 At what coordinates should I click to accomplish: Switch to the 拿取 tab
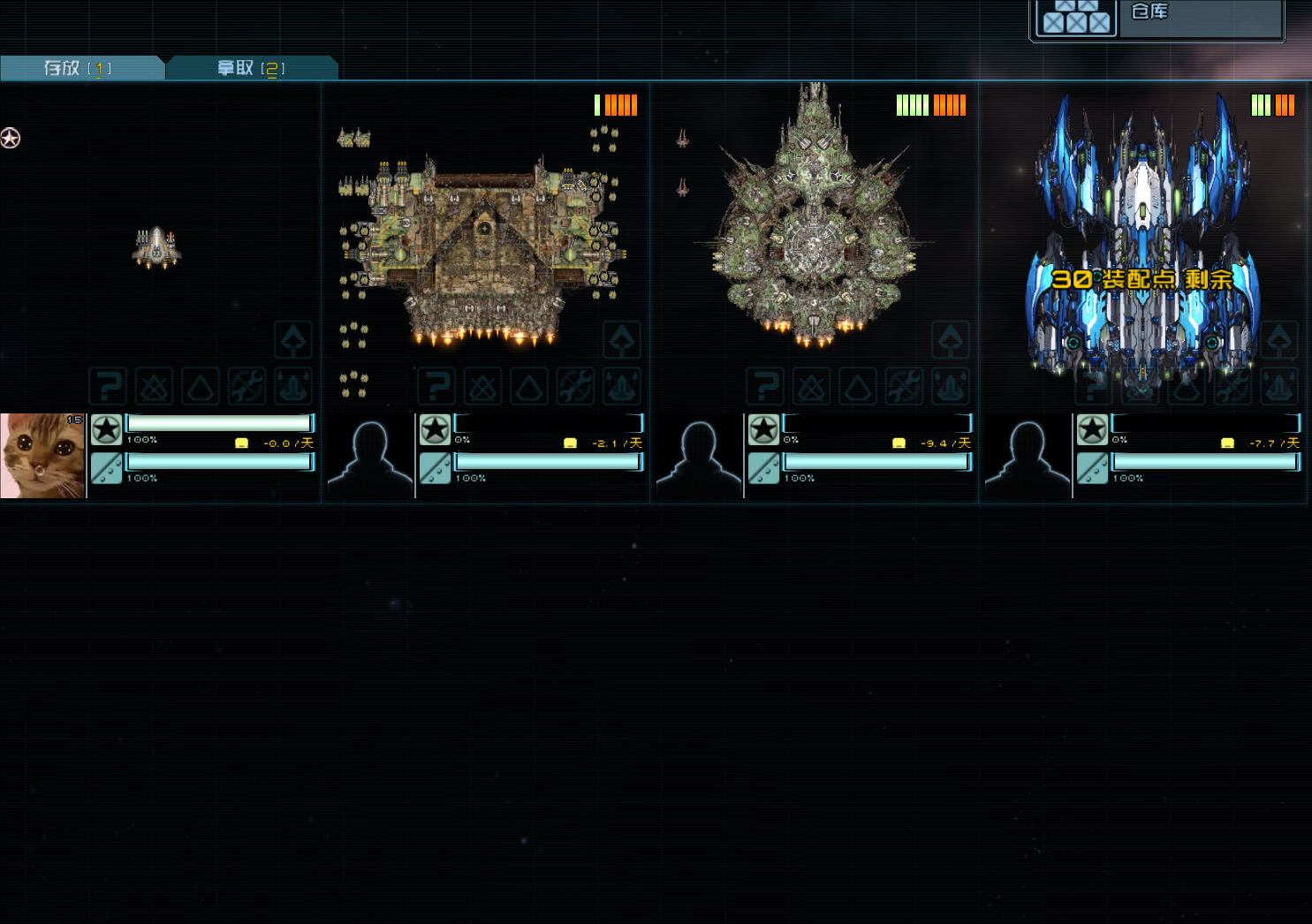coord(251,68)
